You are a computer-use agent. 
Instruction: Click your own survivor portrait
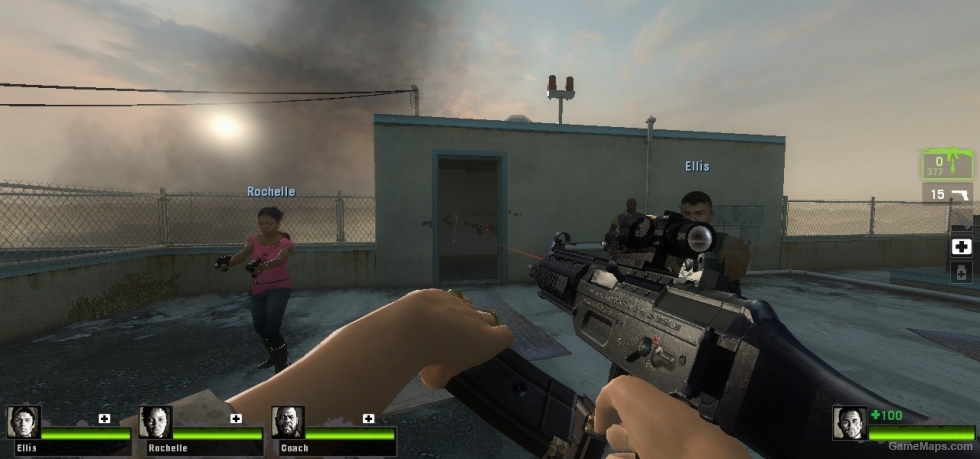point(850,423)
